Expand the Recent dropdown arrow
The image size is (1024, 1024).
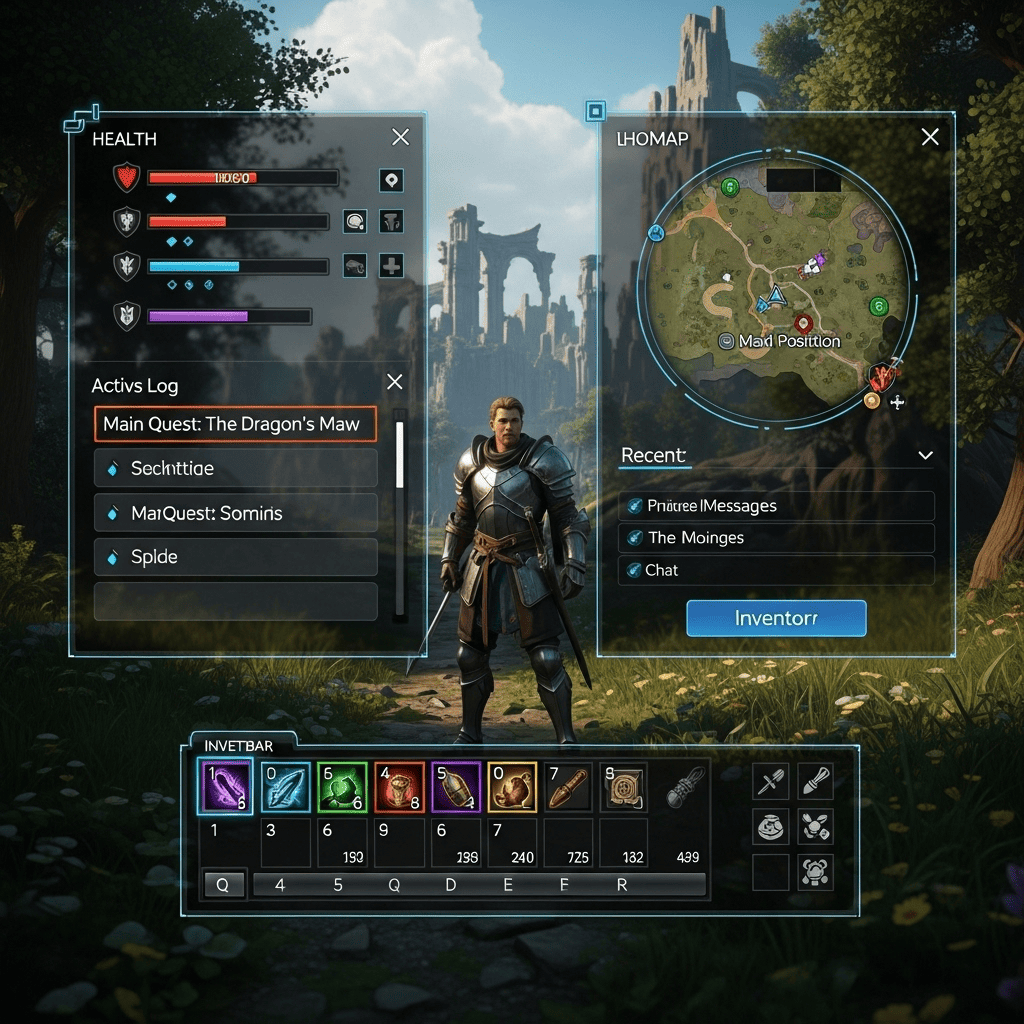click(925, 456)
